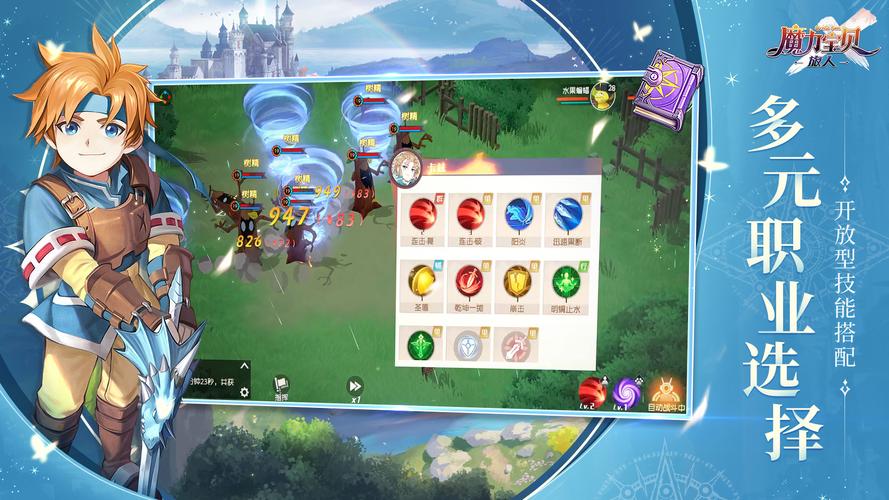Viewport: 889px width, 500px height.
Task: Activate the red Lv.2 skill orb
Action: (592, 391)
